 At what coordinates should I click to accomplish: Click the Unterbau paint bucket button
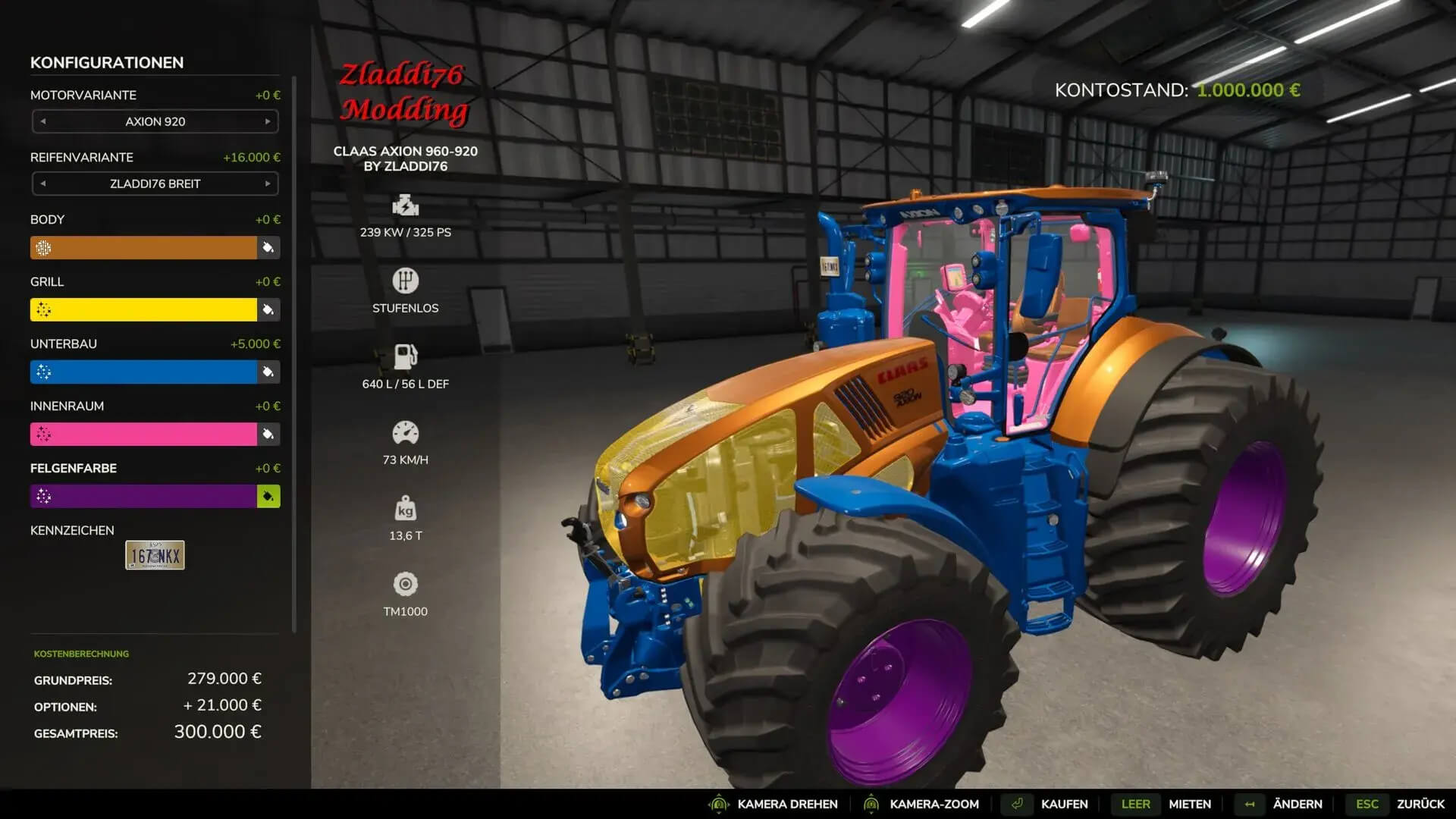point(268,372)
